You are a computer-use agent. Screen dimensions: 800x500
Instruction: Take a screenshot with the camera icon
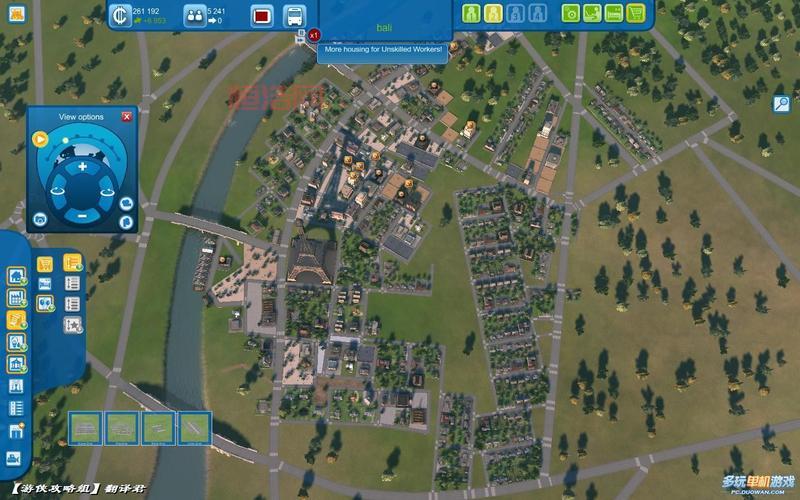pyautogui.click(x=126, y=202)
